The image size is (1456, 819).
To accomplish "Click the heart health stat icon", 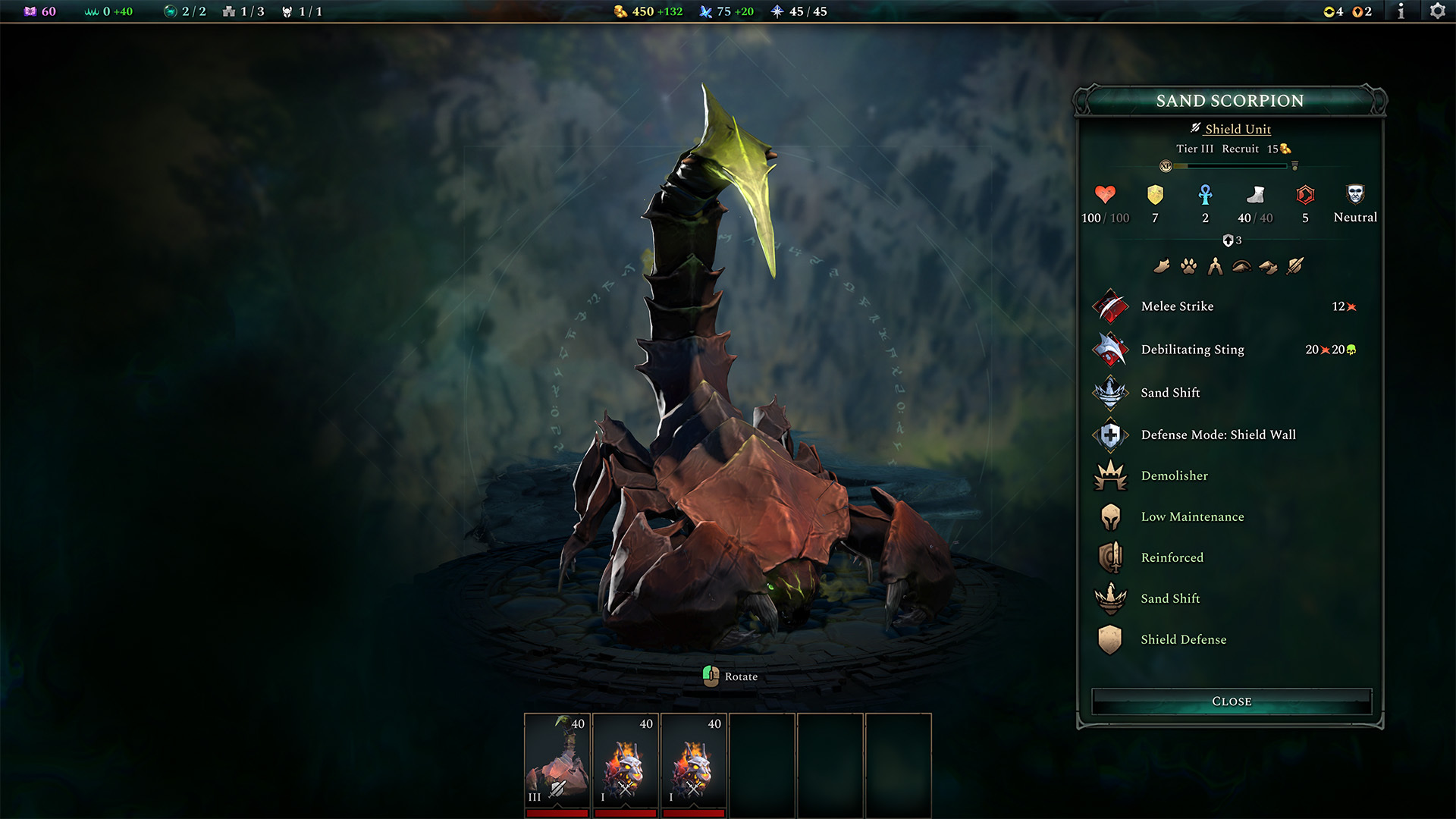I will 1104,193.
